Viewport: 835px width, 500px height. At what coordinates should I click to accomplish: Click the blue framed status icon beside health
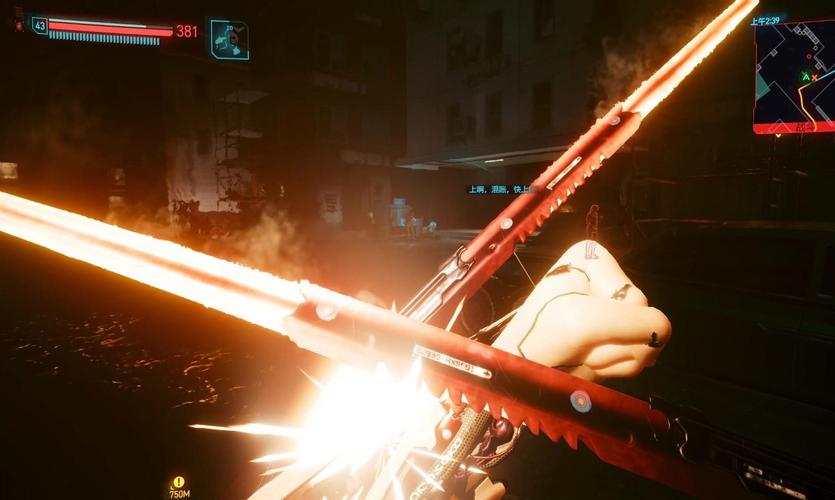point(229,39)
